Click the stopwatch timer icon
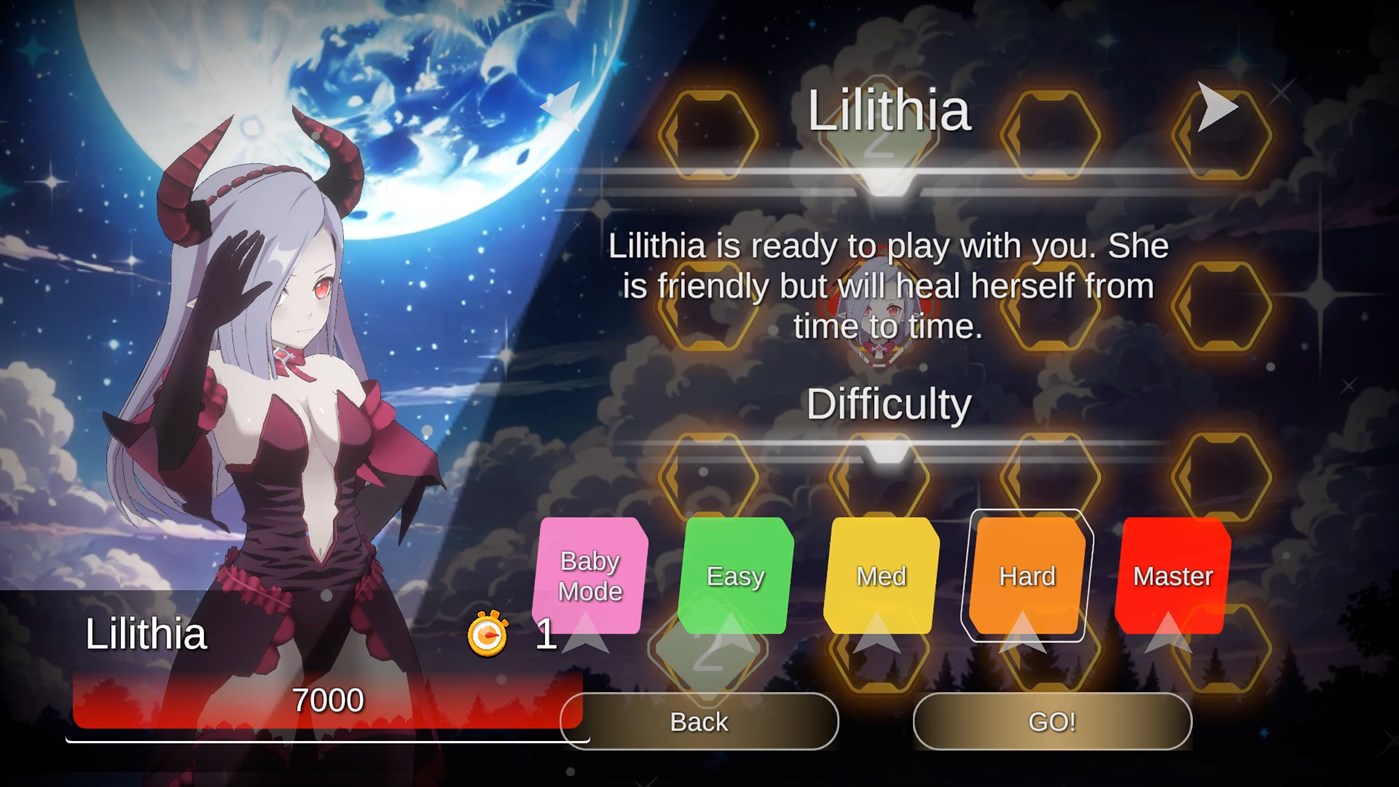Viewport: 1399px width, 787px height. tap(486, 634)
